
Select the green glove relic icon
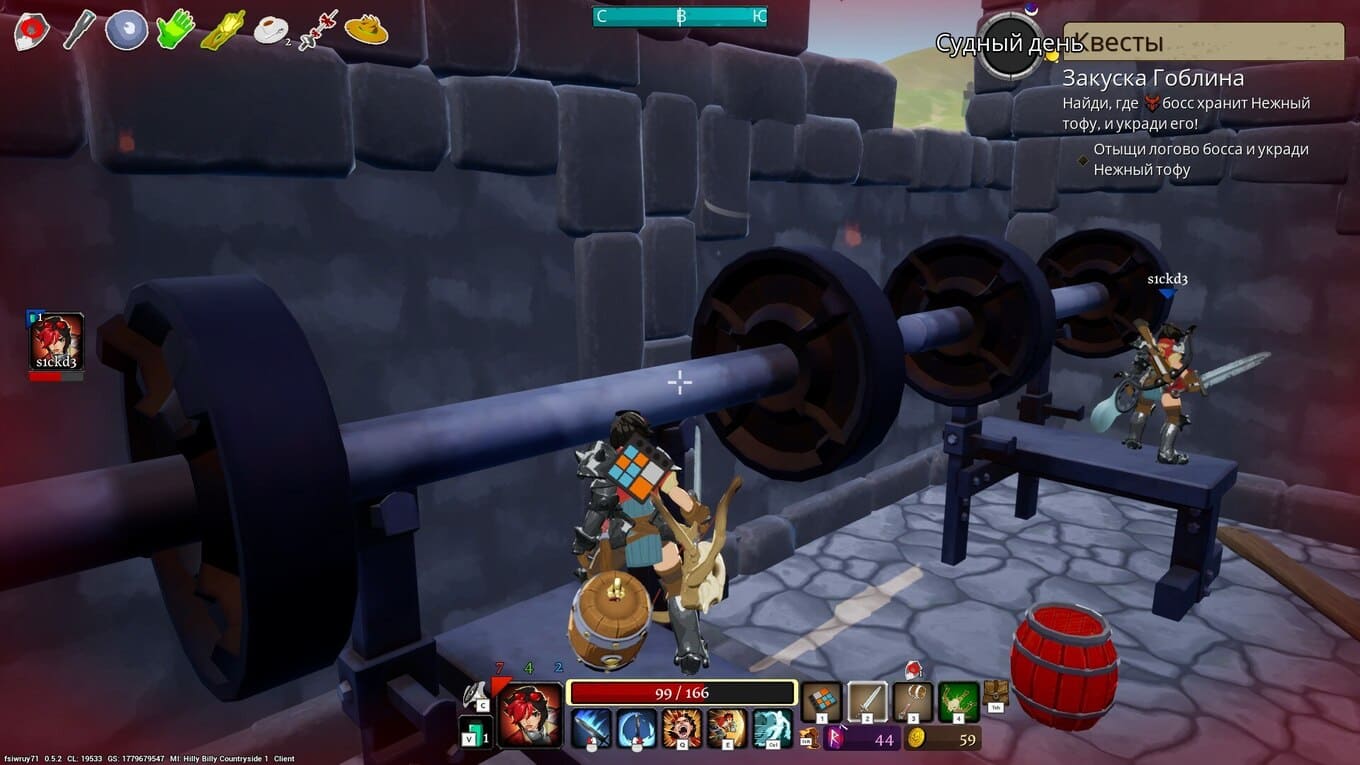point(175,29)
